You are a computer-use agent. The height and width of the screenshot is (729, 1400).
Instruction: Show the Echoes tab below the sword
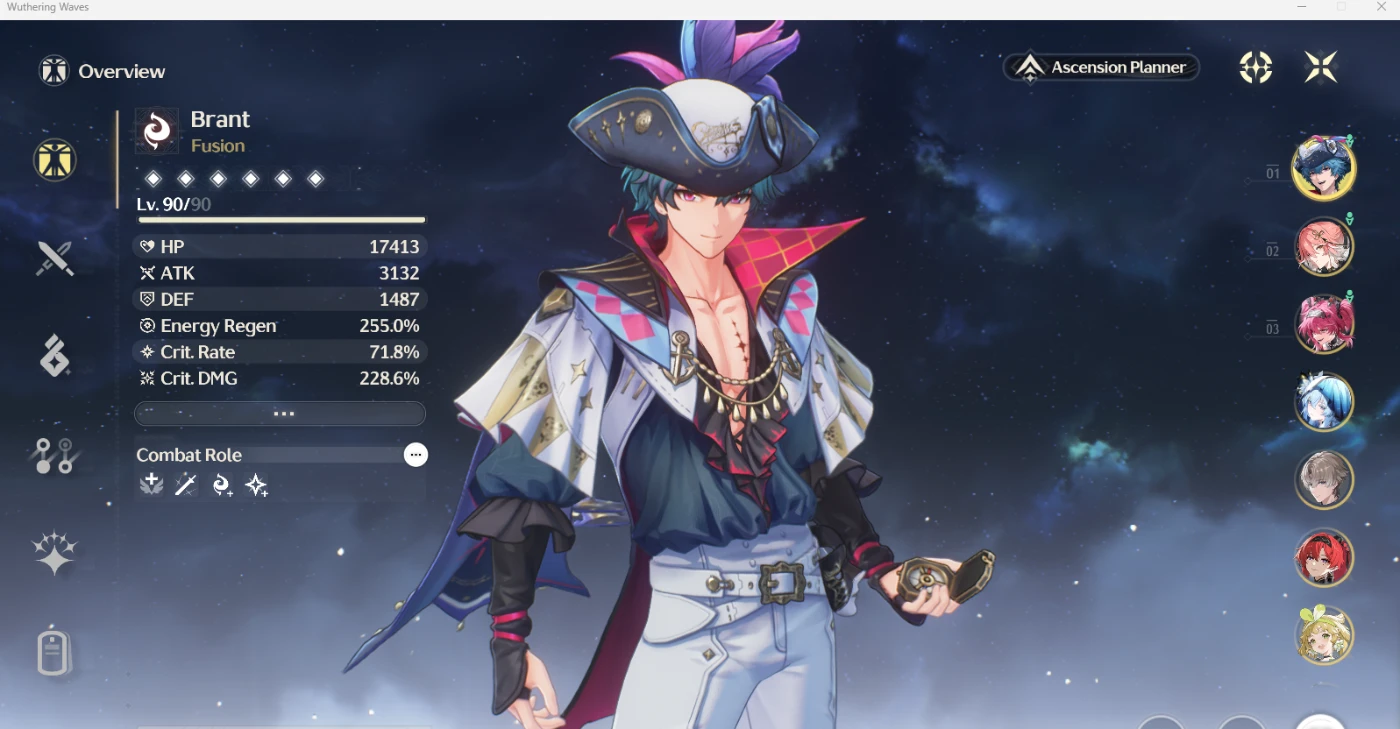[55, 356]
